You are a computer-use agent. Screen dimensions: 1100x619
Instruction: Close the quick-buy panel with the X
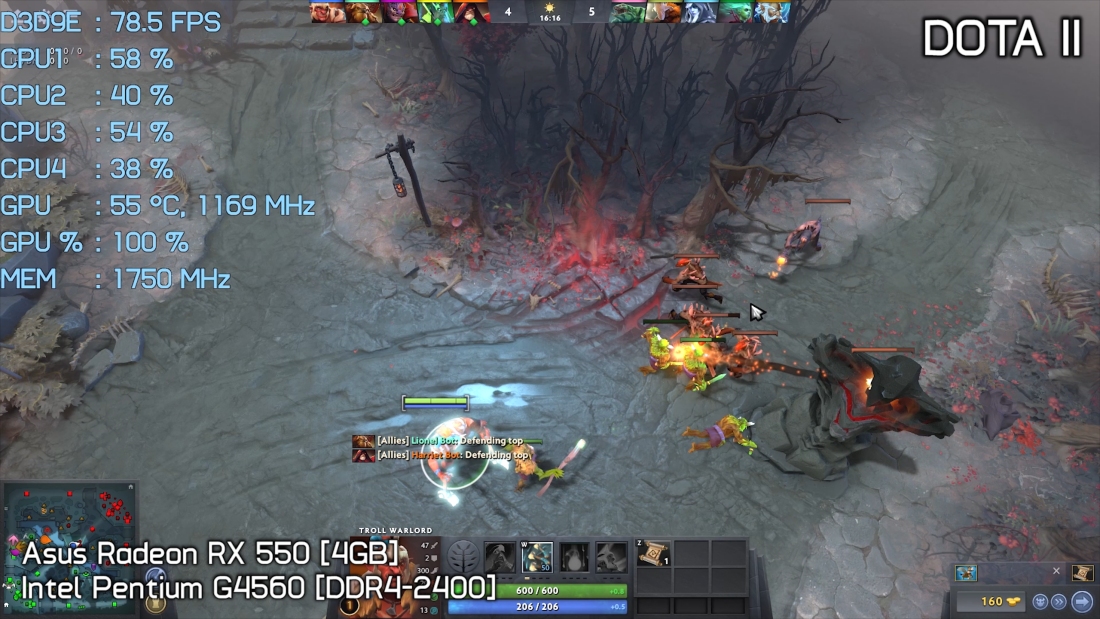[1056, 572]
